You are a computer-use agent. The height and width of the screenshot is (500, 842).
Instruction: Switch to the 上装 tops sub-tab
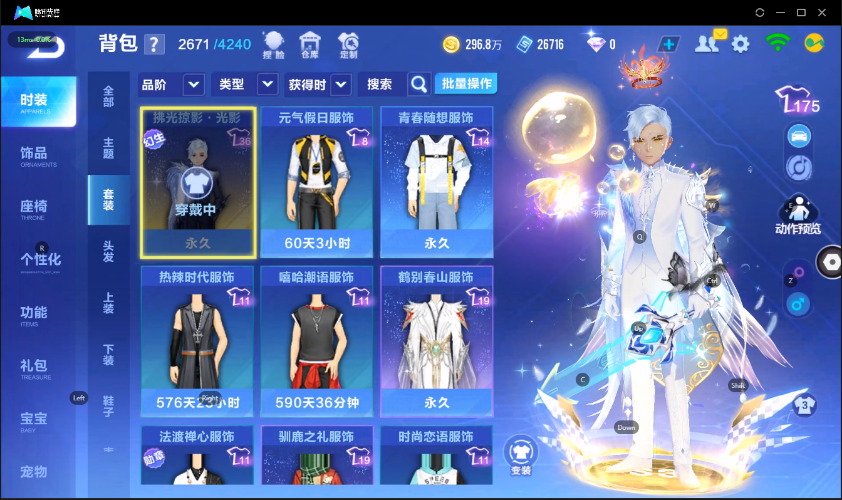coord(108,303)
